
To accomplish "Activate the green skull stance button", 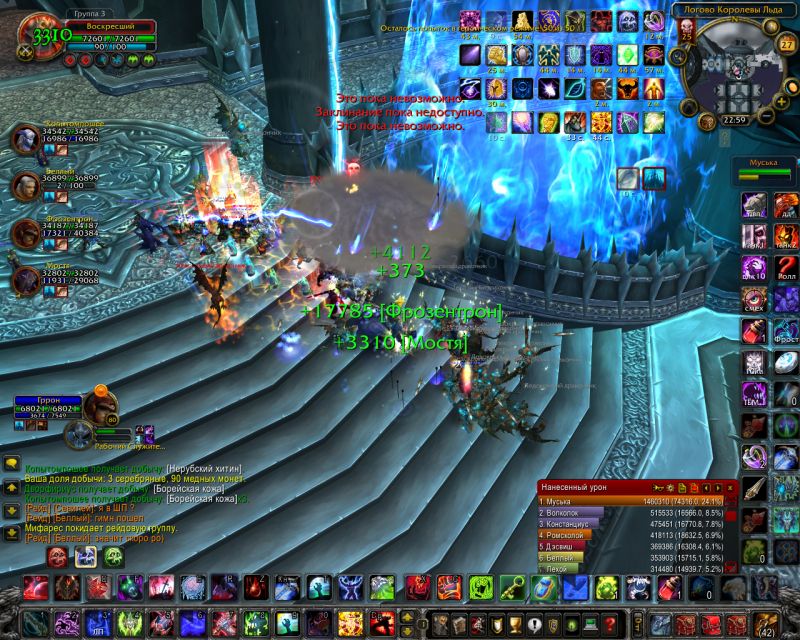I will coord(112,556).
